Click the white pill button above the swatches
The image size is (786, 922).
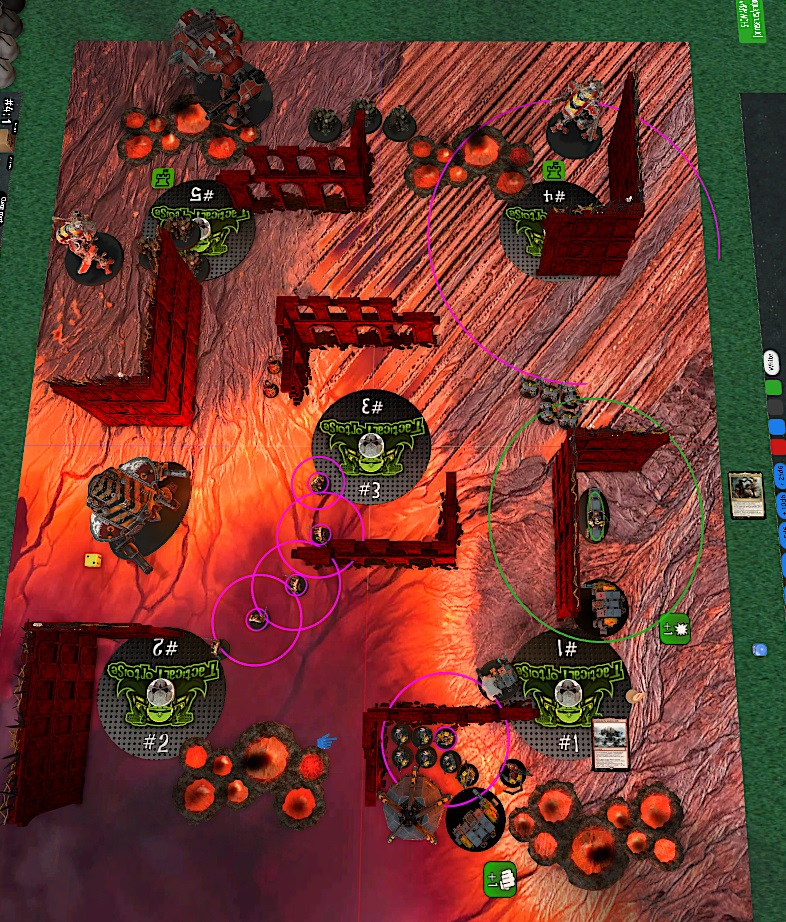(771, 362)
